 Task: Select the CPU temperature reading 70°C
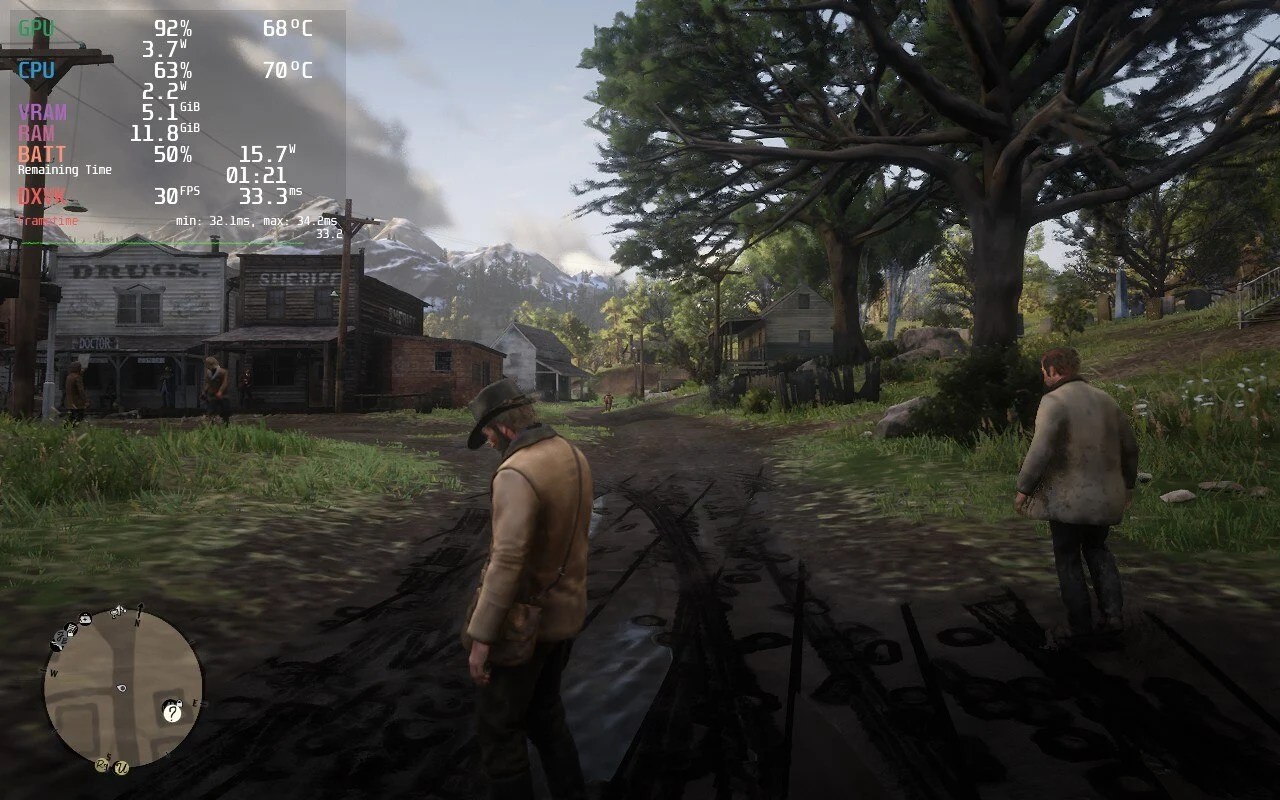click(x=289, y=71)
